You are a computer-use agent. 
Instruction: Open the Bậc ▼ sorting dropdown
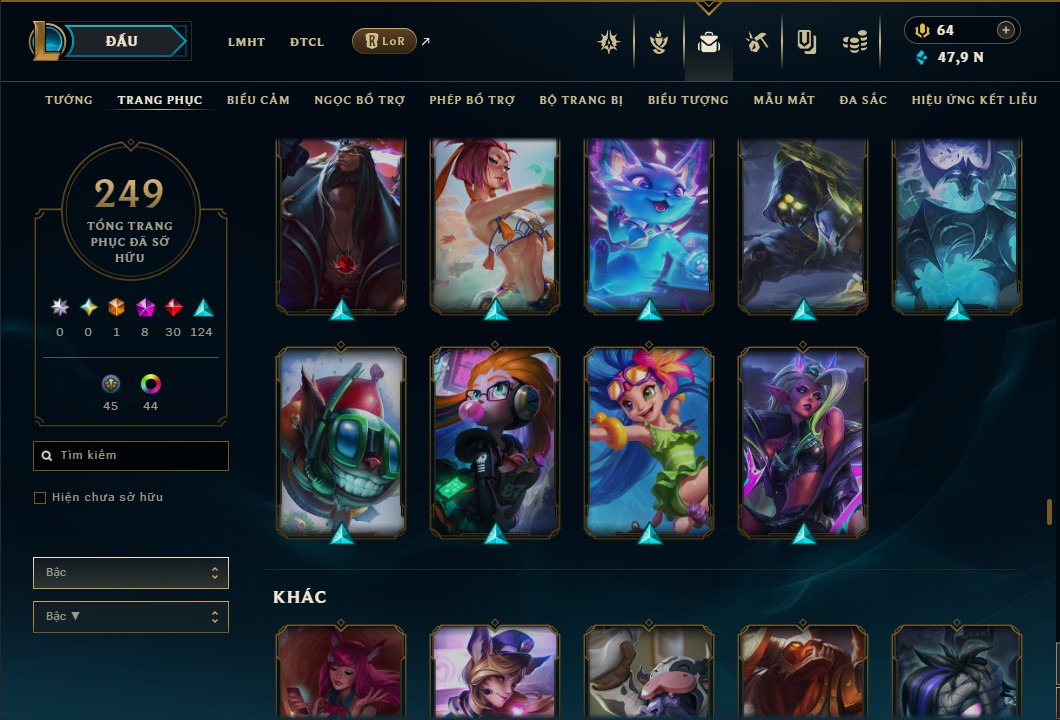coord(130,617)
